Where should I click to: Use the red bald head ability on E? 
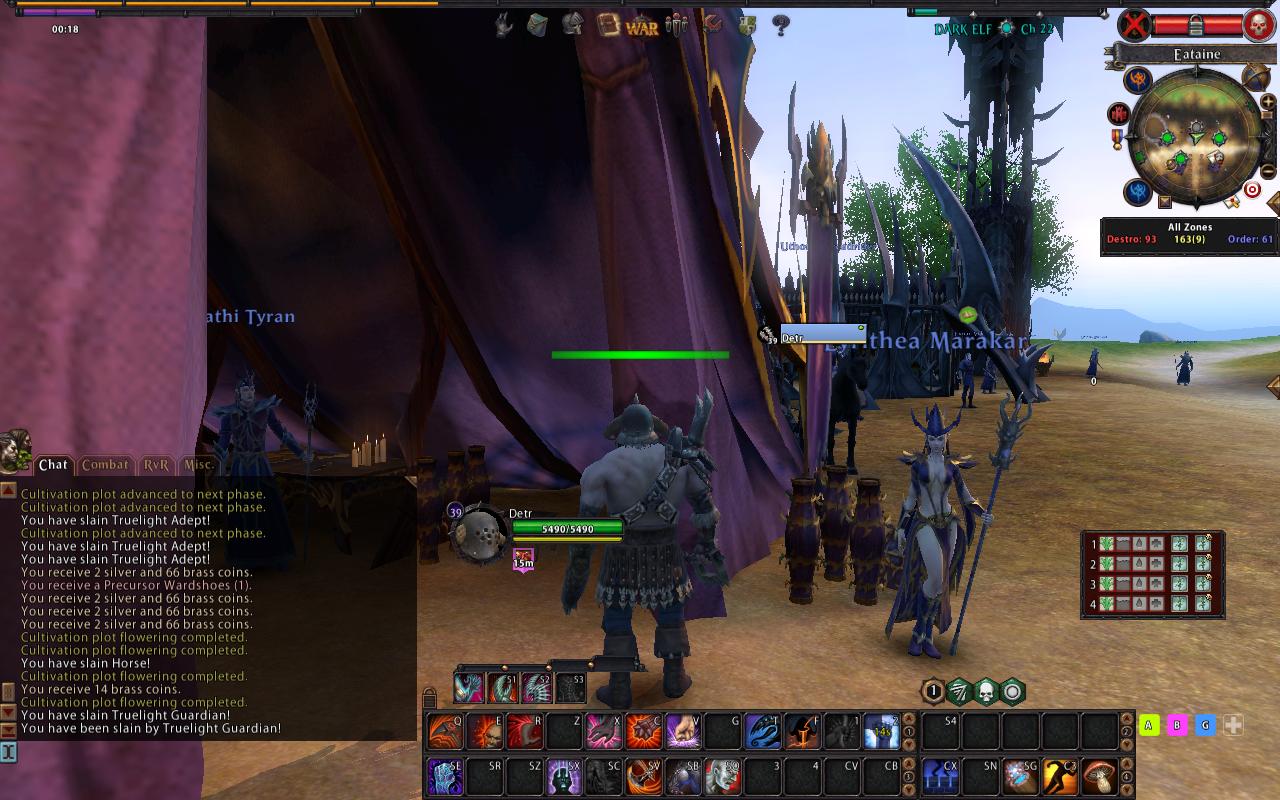486,732
